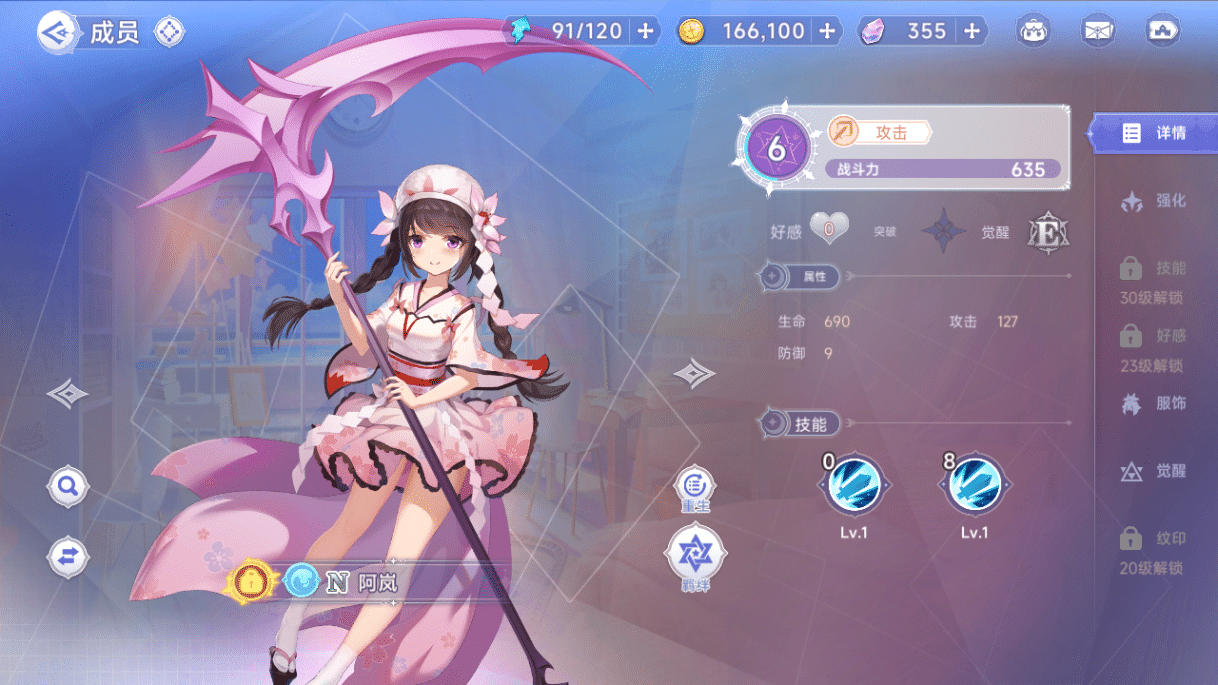Switch to the 详情 details tab
Image resolution: width=1218 pixels, height=685 pixels.
coord(1155,133)
